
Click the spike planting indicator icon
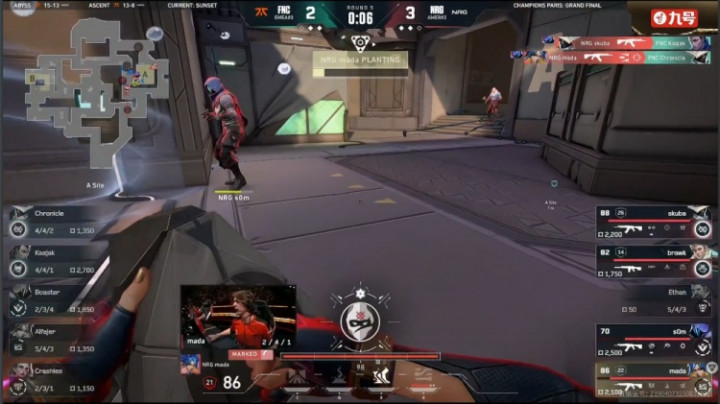[360, 42]
